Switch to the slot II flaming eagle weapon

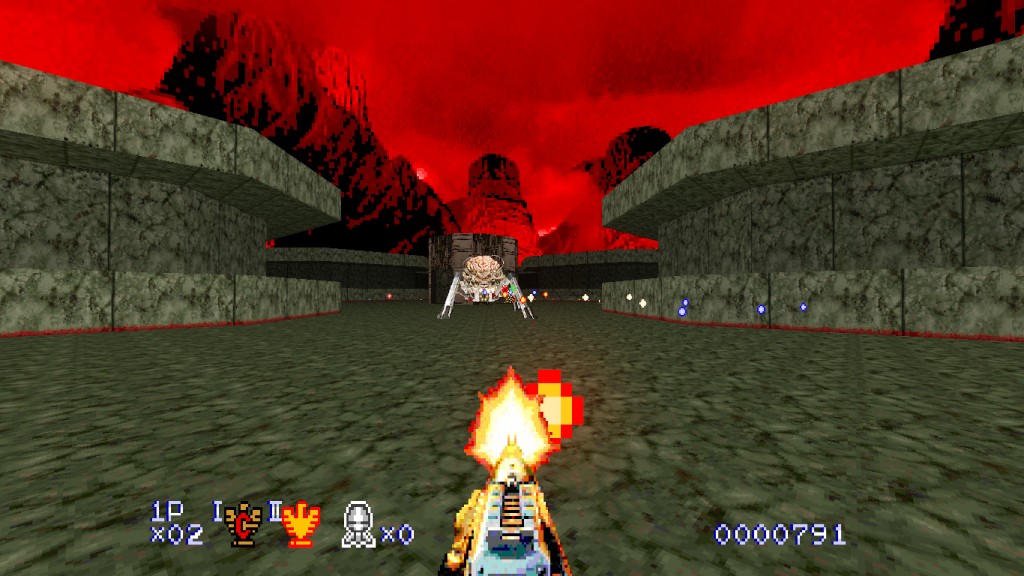click(x=300, y=524)
